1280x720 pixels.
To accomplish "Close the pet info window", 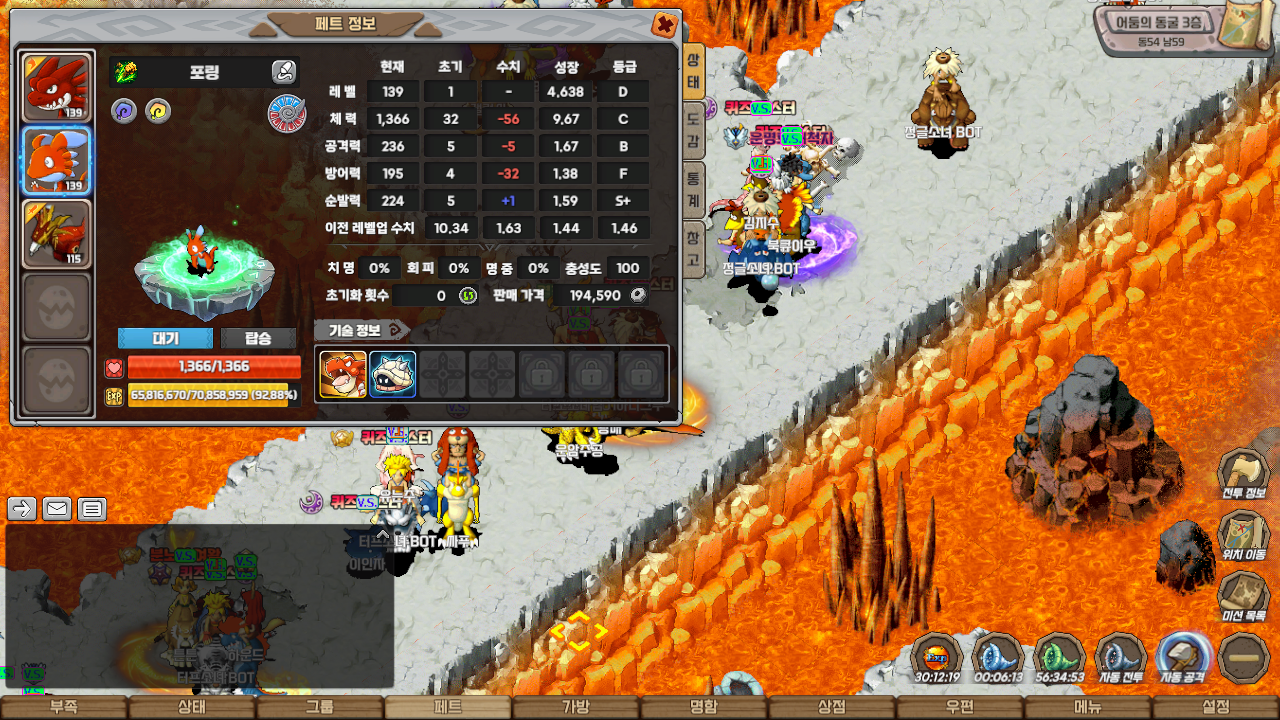I will click(x=663, y=25).
